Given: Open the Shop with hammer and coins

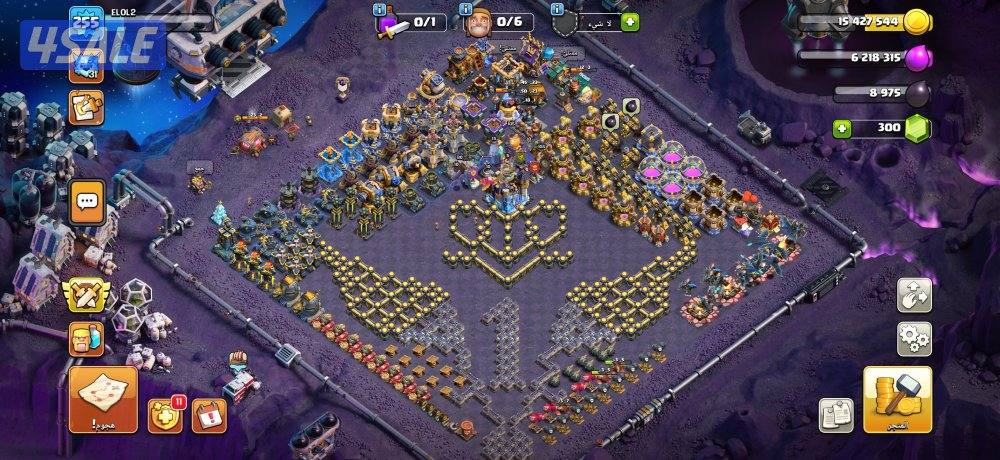Looking at the screenshot, I should 897,399.
